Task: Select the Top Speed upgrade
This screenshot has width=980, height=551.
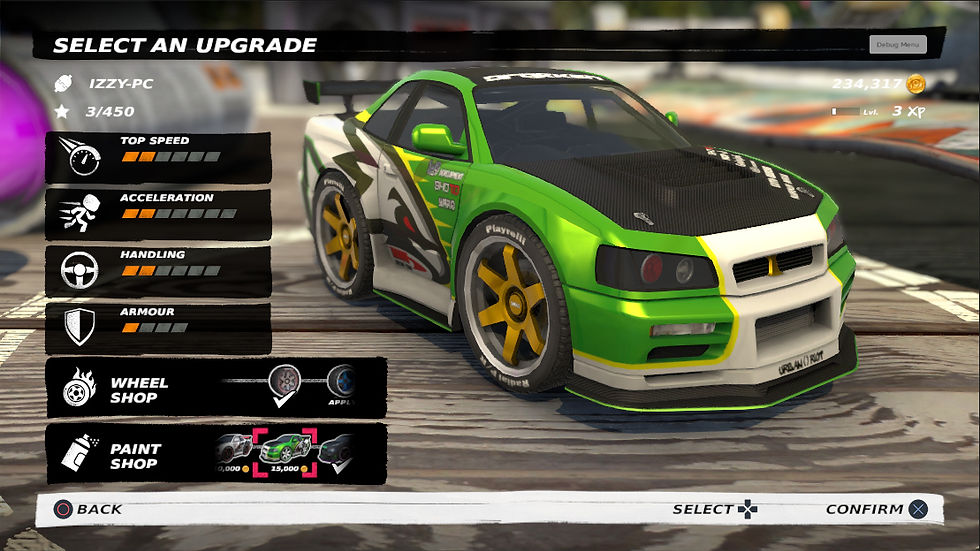Action: pos(157,158)
